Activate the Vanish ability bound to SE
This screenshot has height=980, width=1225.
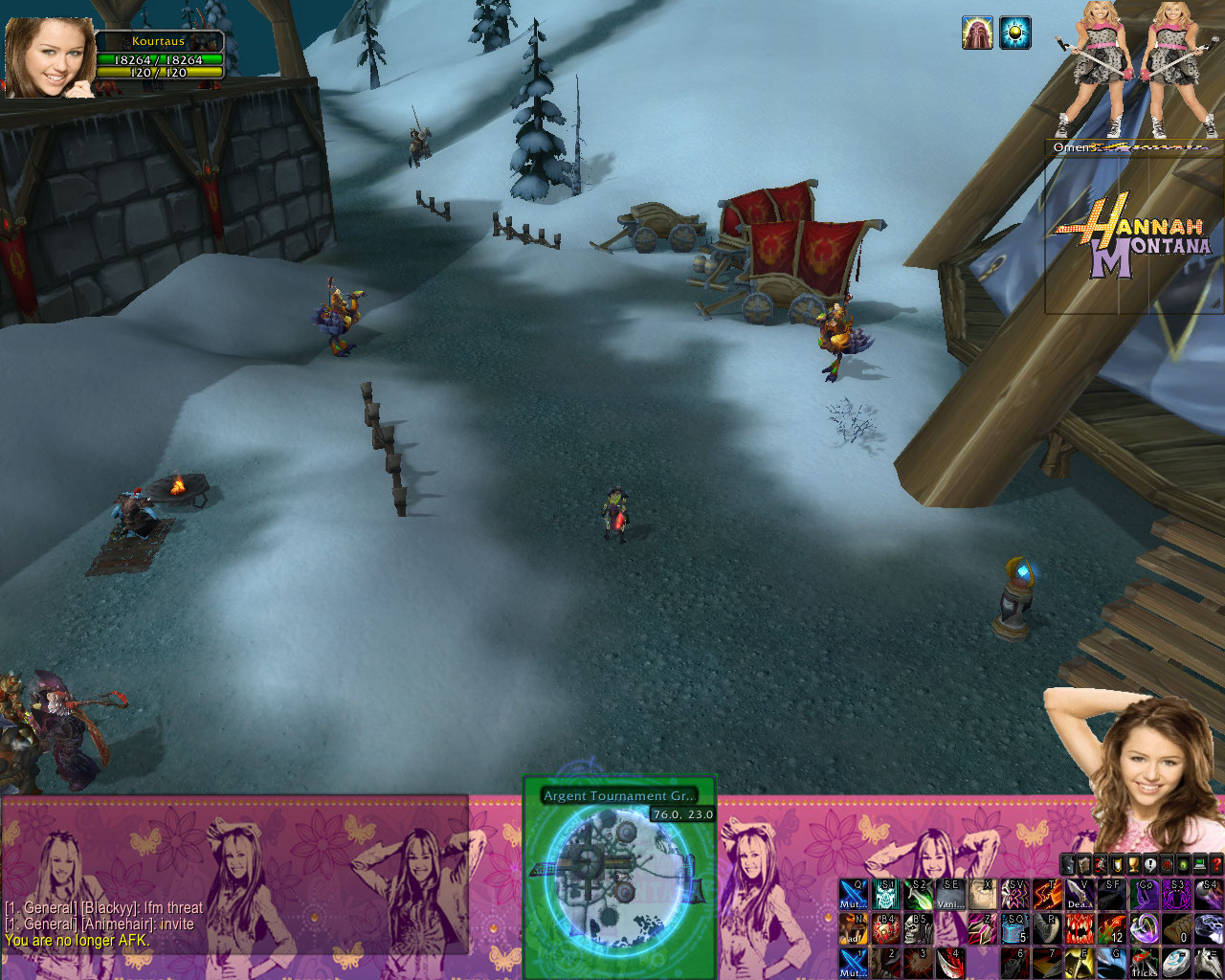950,895
